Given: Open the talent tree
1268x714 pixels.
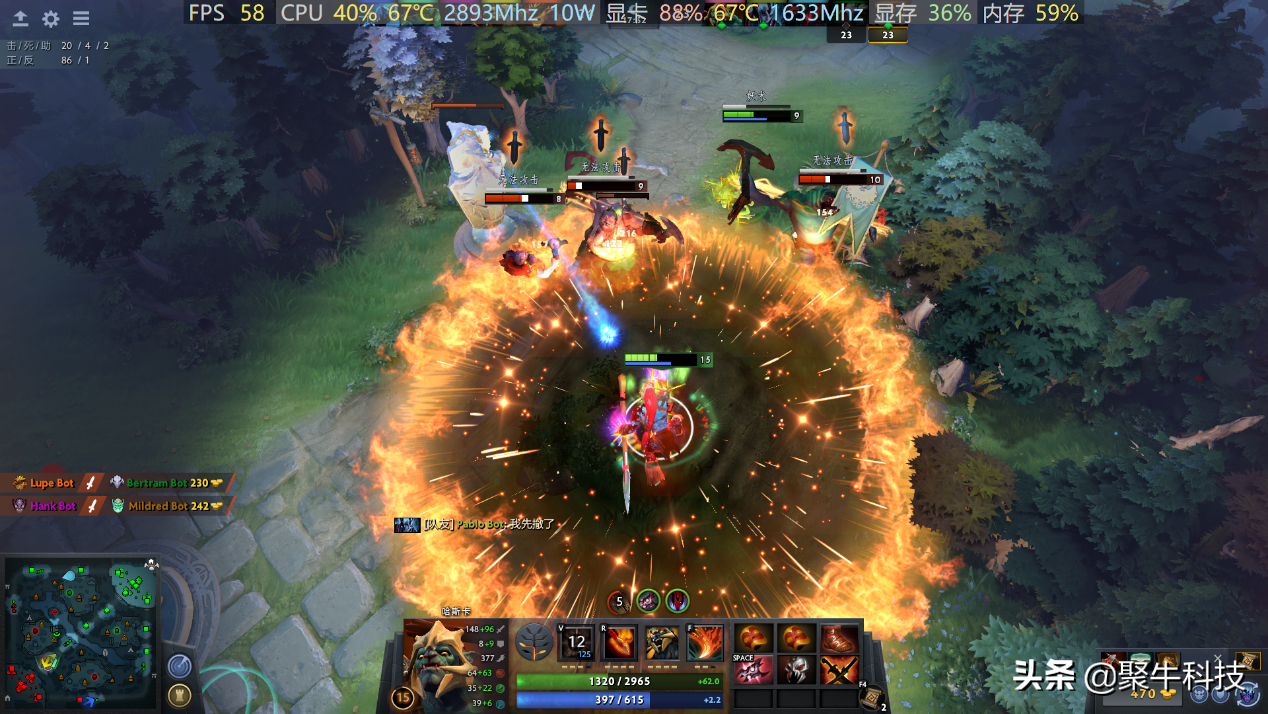Looking at the screenshot, I should (x=535, y=641).
